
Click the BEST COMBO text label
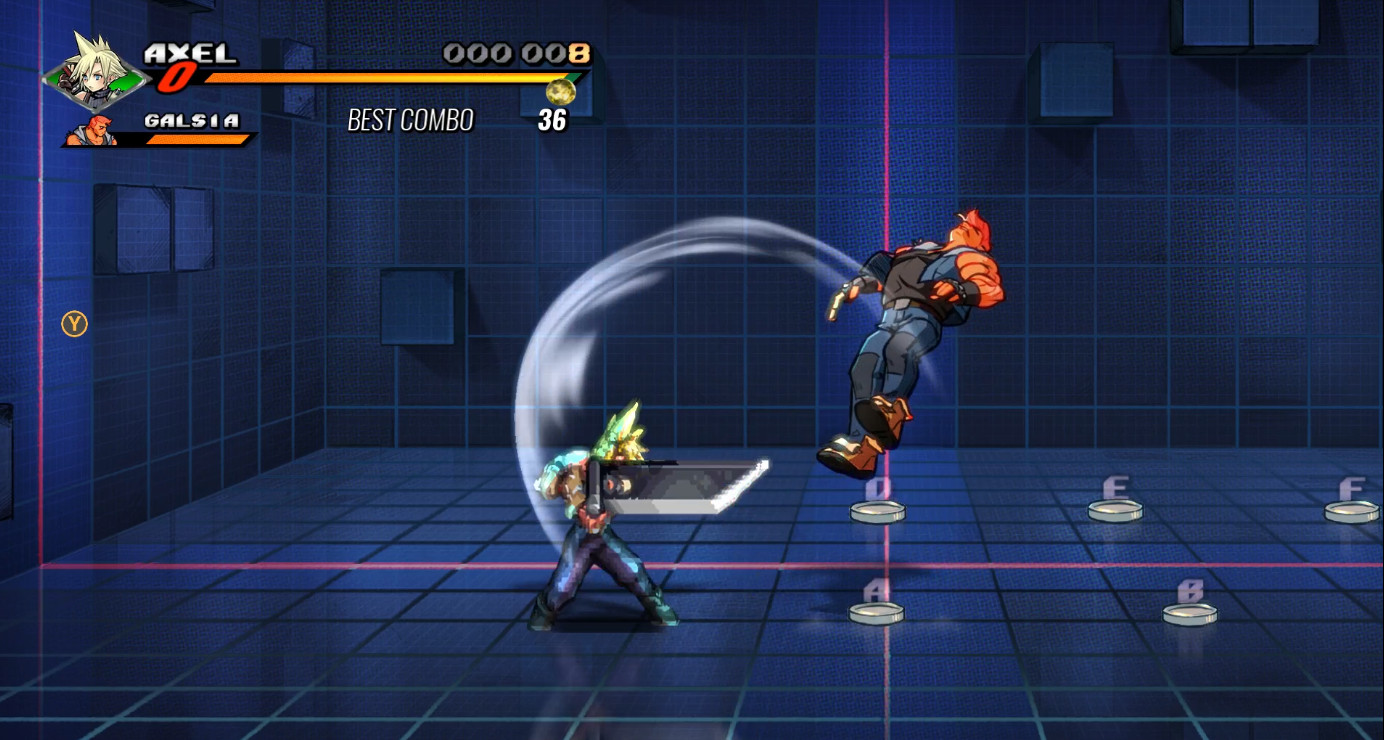click(x=410, y=121)
